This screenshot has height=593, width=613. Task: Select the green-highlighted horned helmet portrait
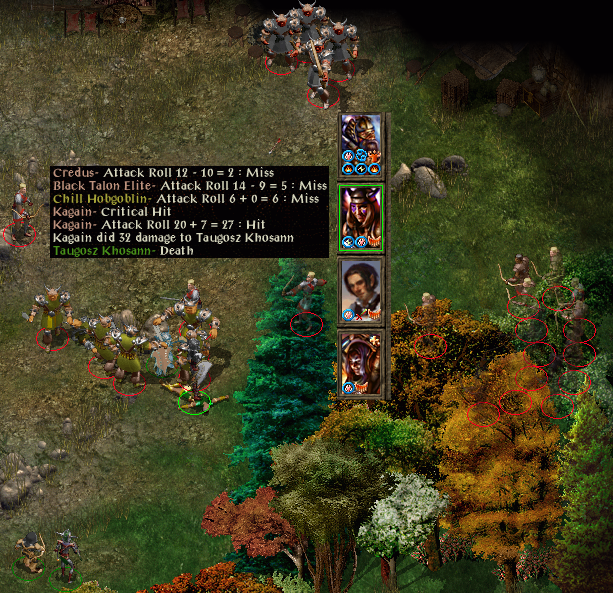tap(361, 216)
